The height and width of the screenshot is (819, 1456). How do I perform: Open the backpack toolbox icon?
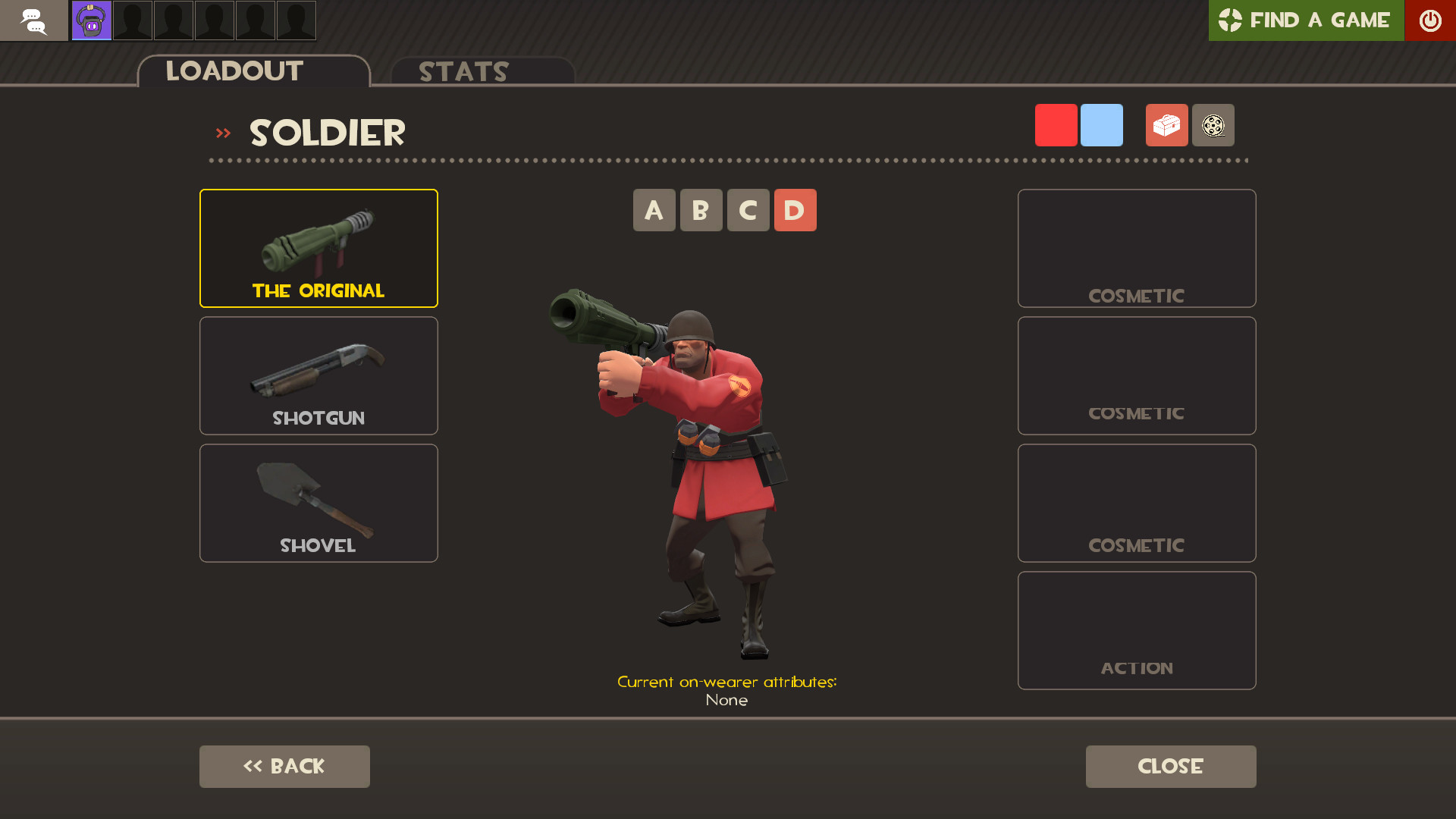1166,125
